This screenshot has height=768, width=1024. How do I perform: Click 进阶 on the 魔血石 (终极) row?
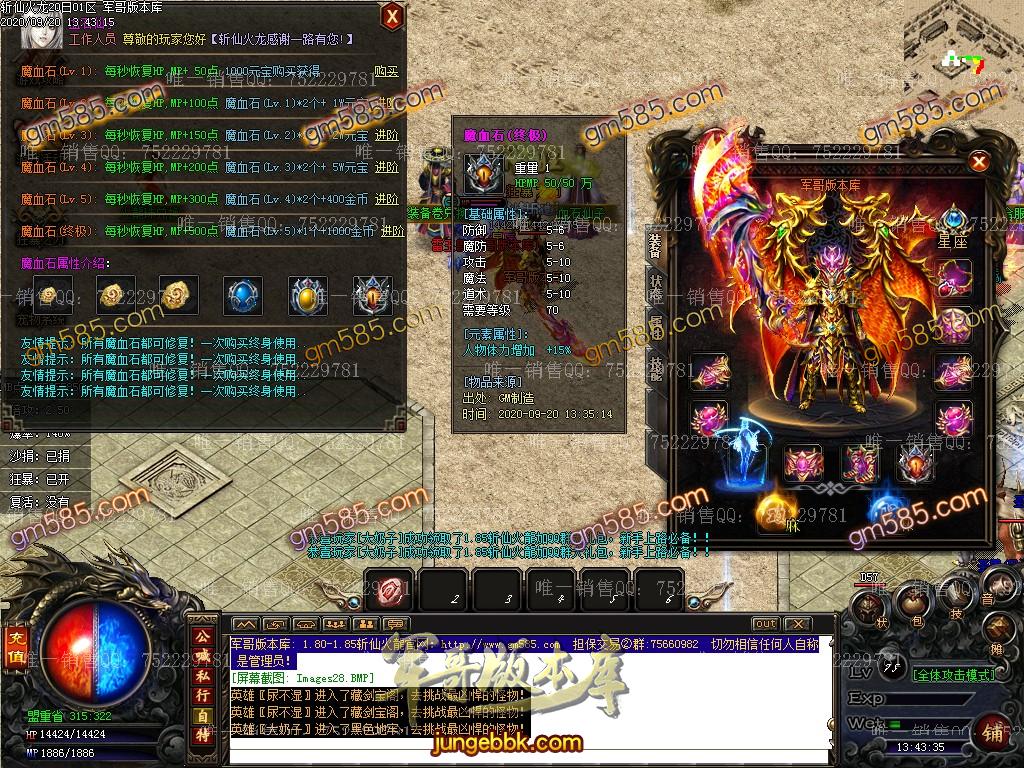click(390, 231)
